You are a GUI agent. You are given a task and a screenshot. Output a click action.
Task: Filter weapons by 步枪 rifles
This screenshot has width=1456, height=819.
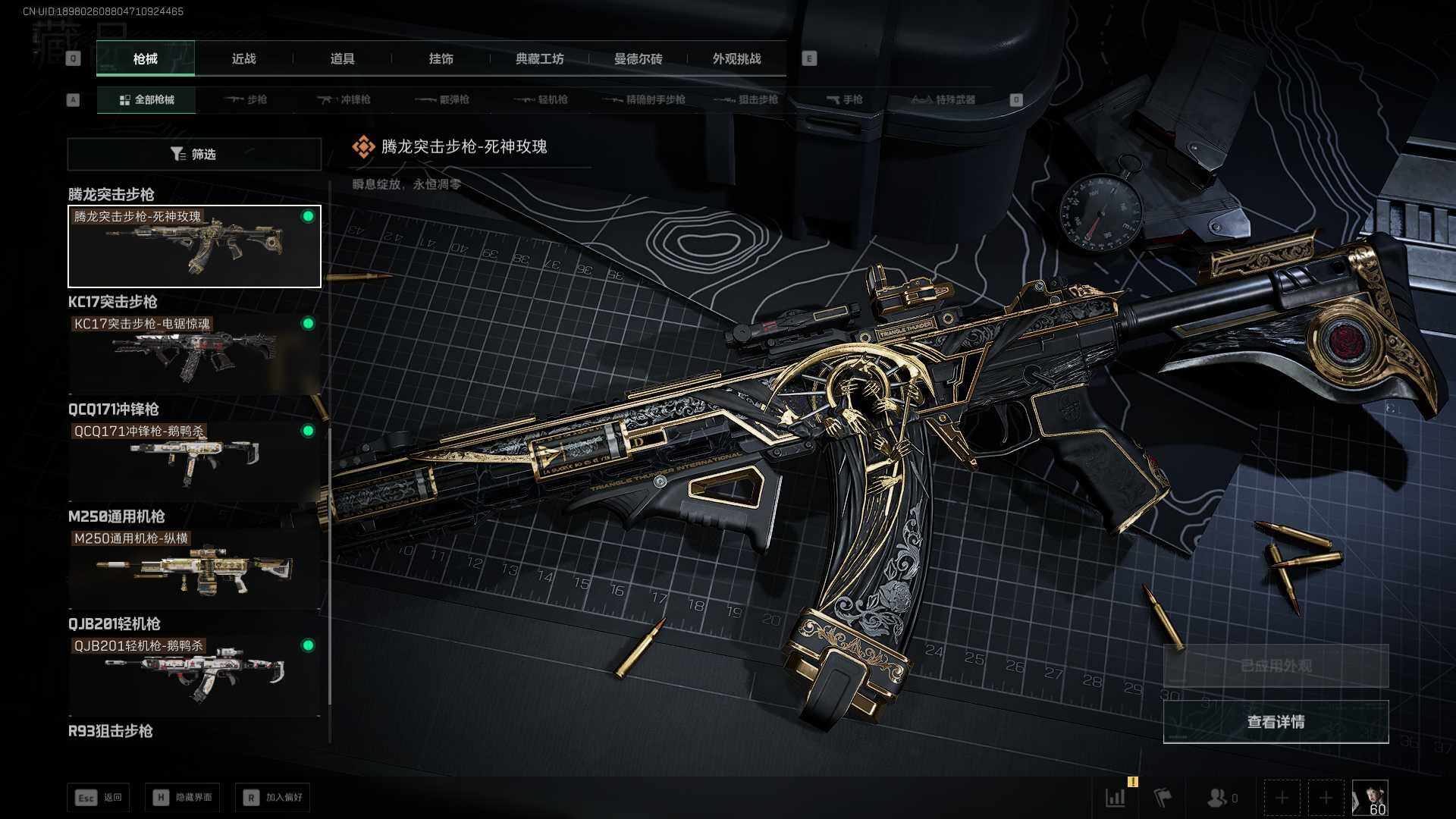[246, 99]
